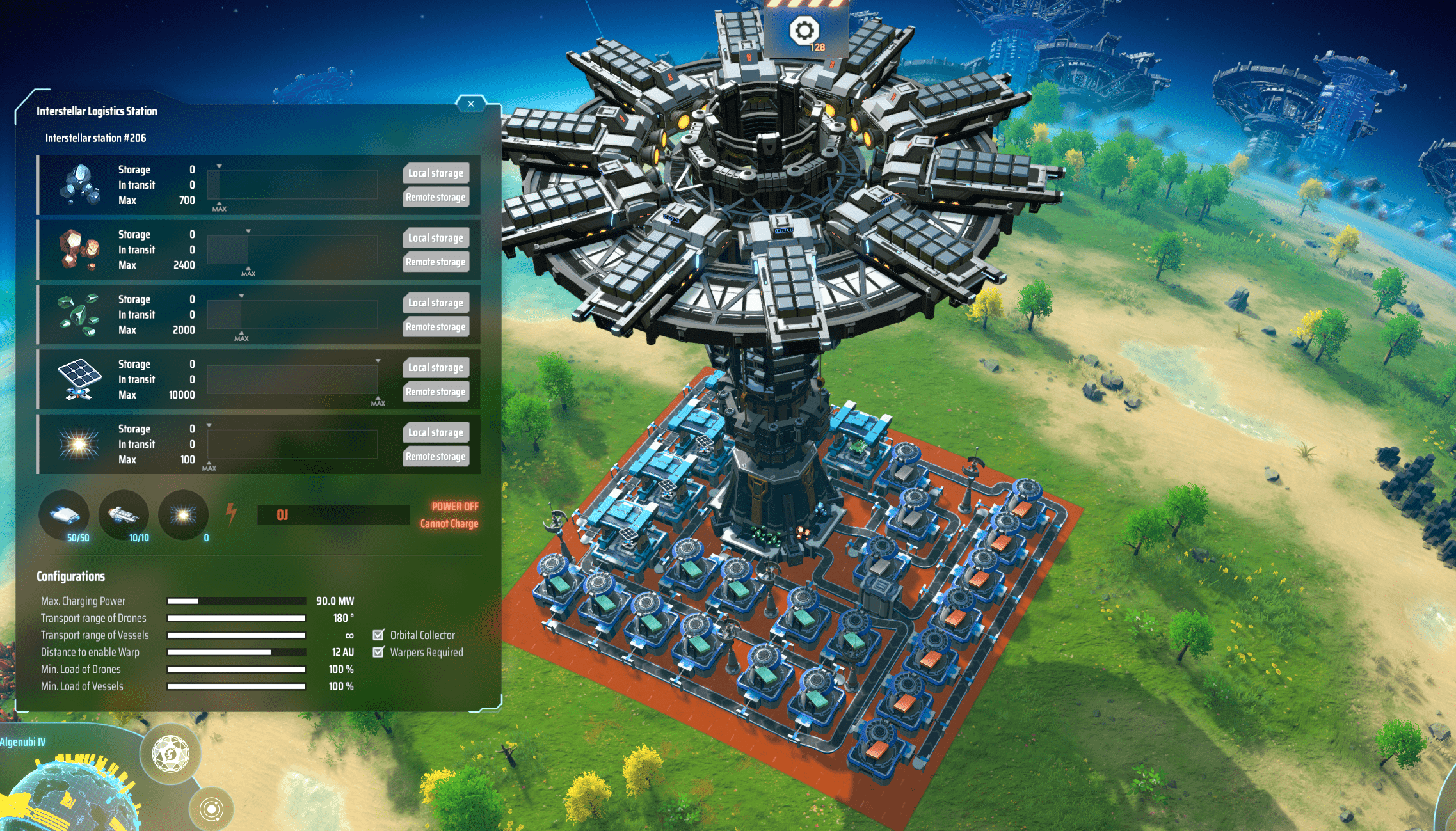Click the Interstellar station #206 name field
This screenshot has width=1456, height=831.
pyautogui.click(x=95, y=138)
